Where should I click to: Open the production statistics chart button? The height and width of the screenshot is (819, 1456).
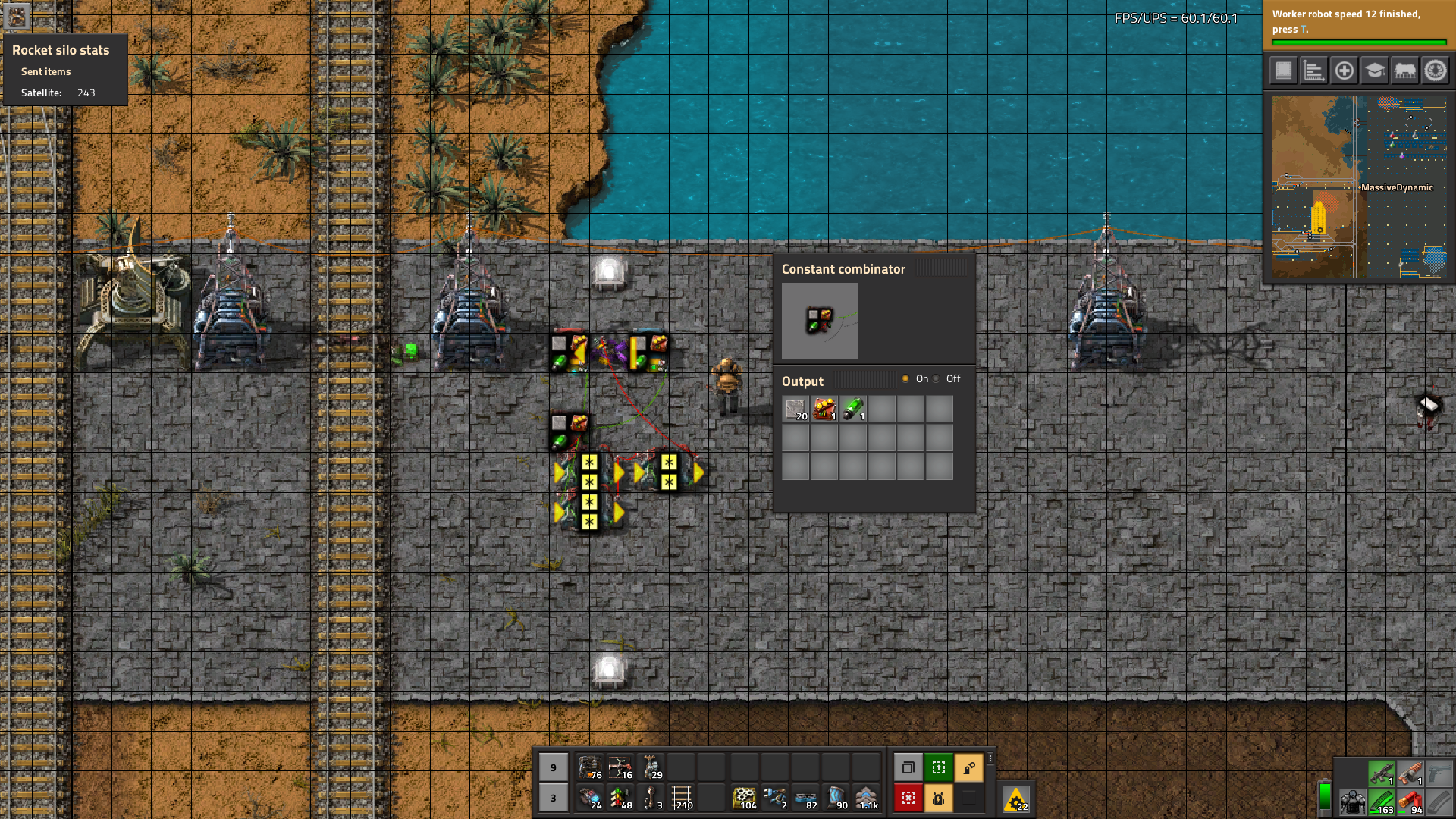pyautogui.click(x=1313, y=71)
